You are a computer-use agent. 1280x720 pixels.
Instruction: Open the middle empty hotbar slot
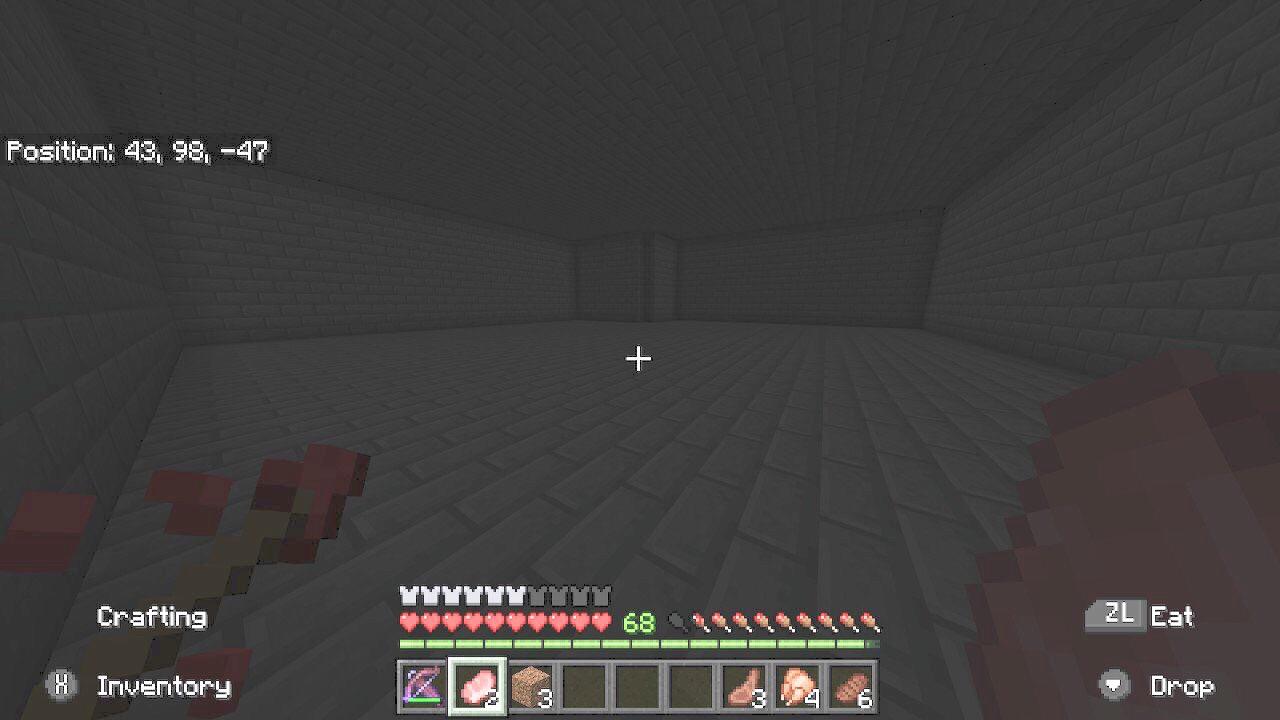[x=639, y=687]
